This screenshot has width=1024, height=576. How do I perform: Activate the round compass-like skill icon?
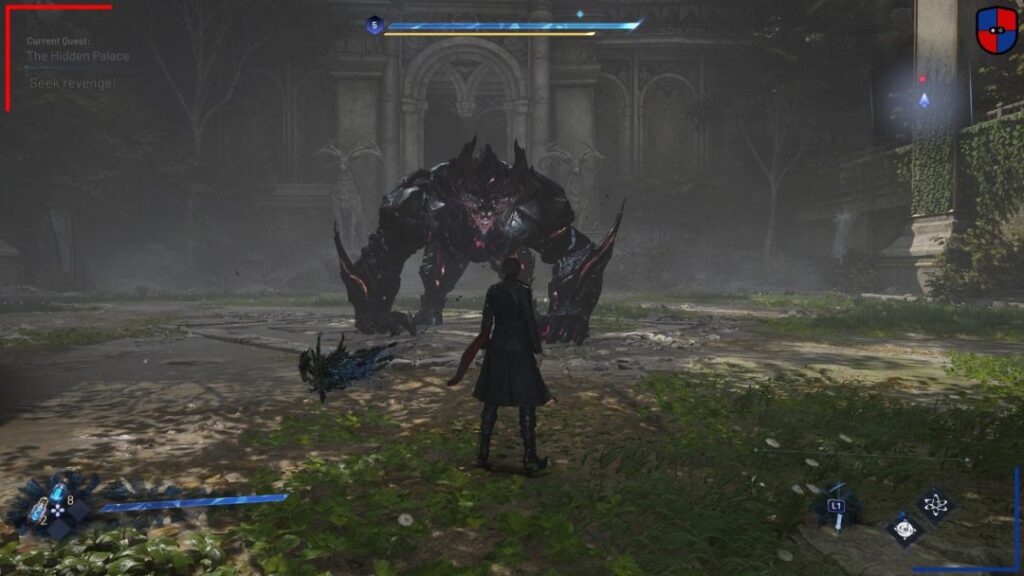tap(904, 528)
